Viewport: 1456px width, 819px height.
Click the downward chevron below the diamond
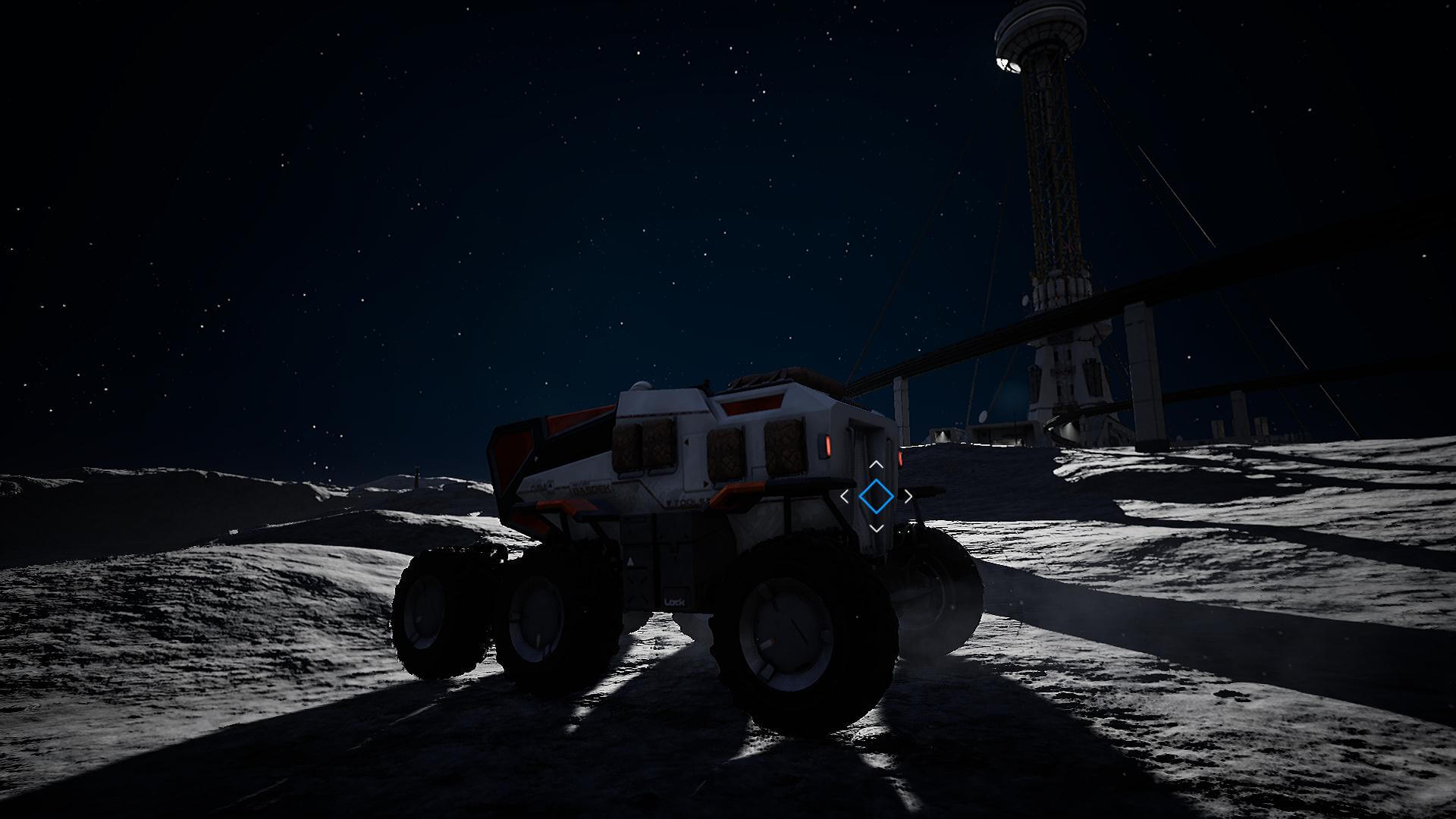[876, 528]
